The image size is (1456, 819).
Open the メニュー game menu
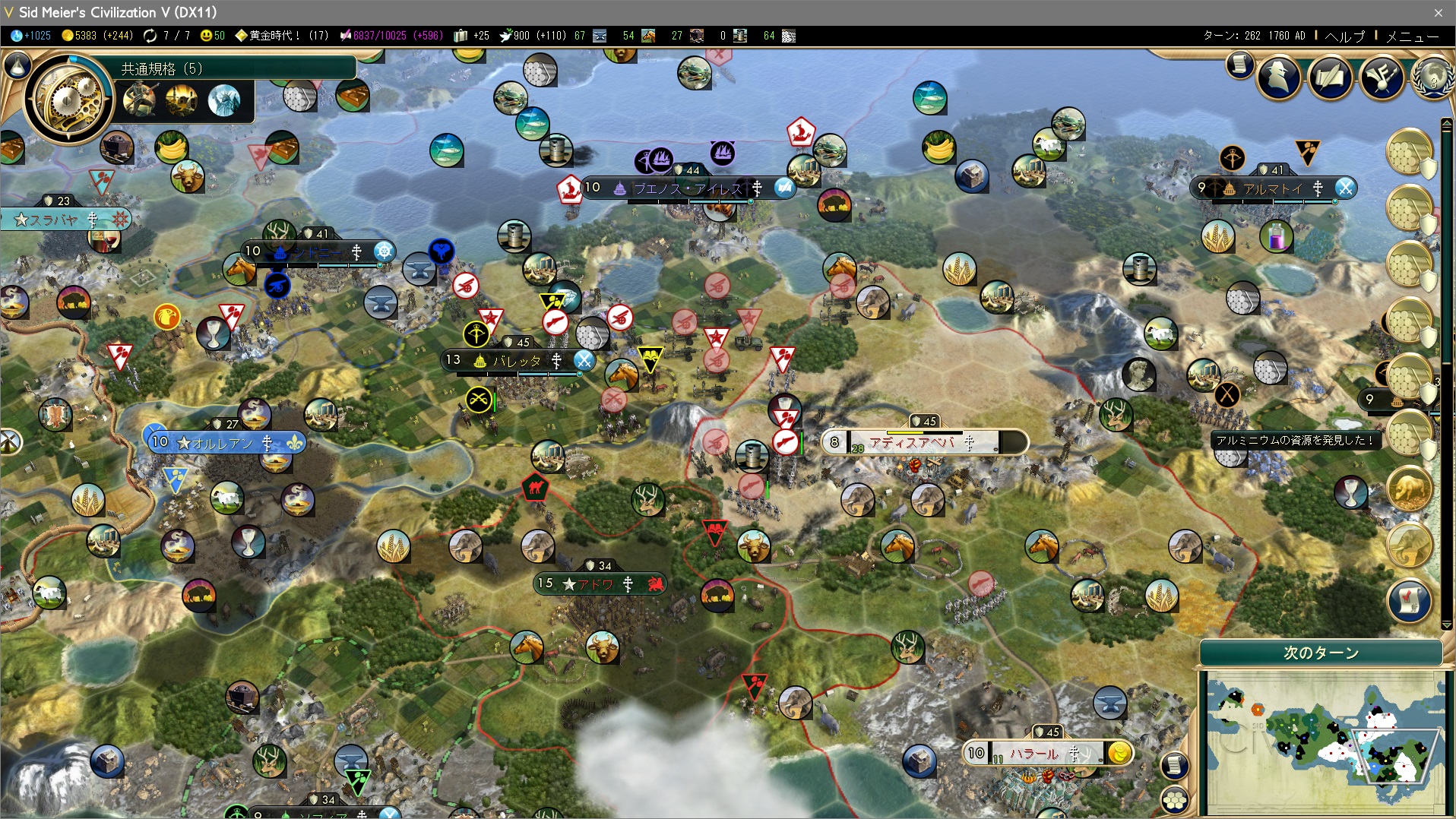tap(1412, 36)
